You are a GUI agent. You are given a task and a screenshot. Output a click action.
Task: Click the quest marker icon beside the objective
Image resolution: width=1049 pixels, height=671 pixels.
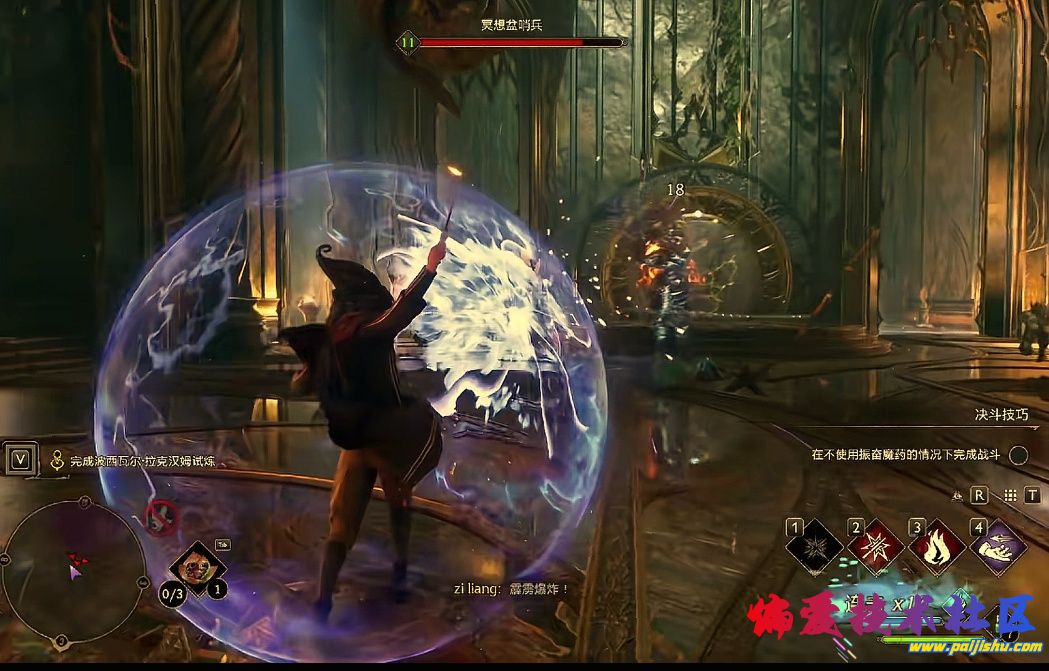[x=58, y=461]
